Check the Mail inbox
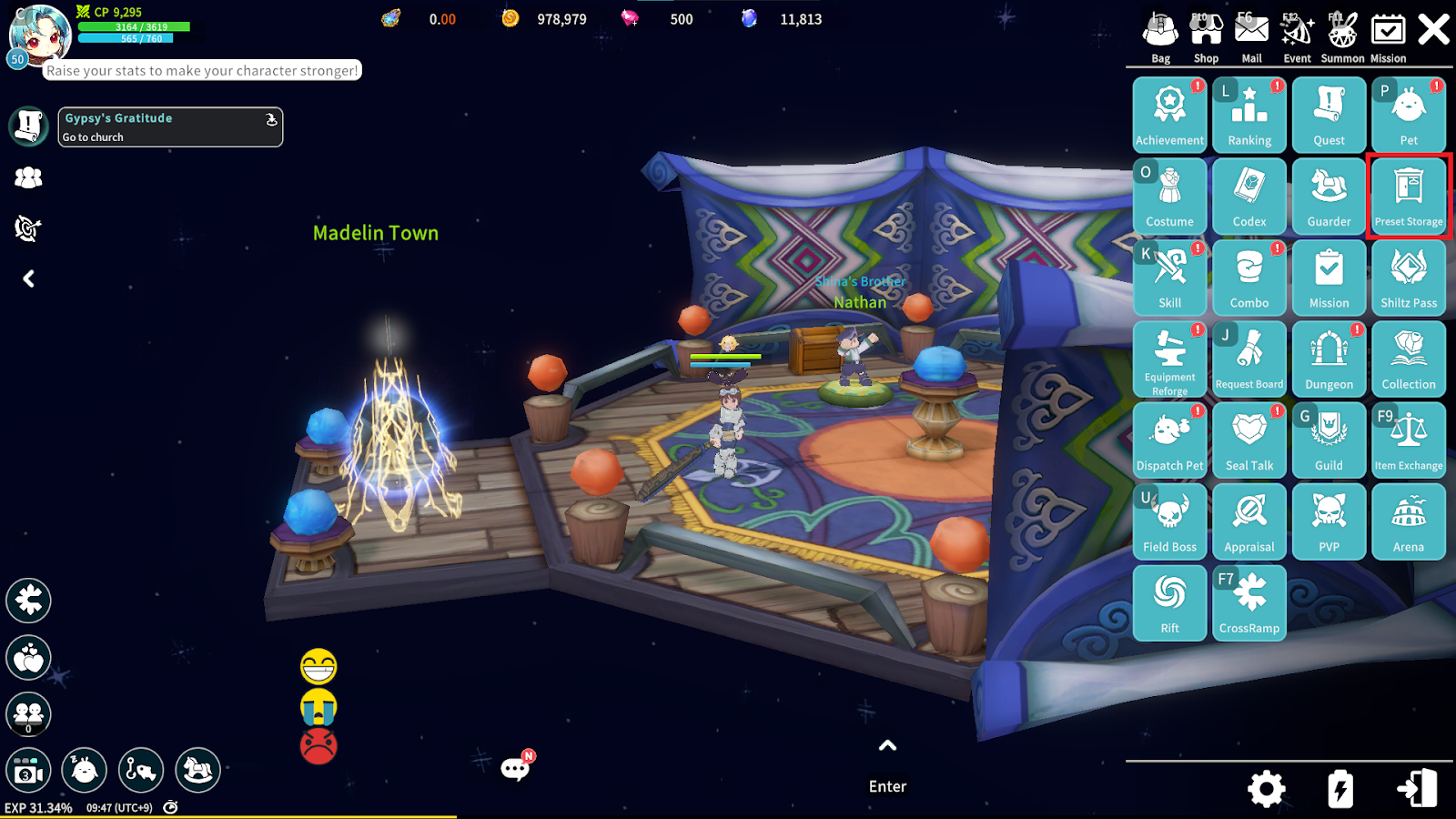The image size is (1456, 819). click(1251, 36)
